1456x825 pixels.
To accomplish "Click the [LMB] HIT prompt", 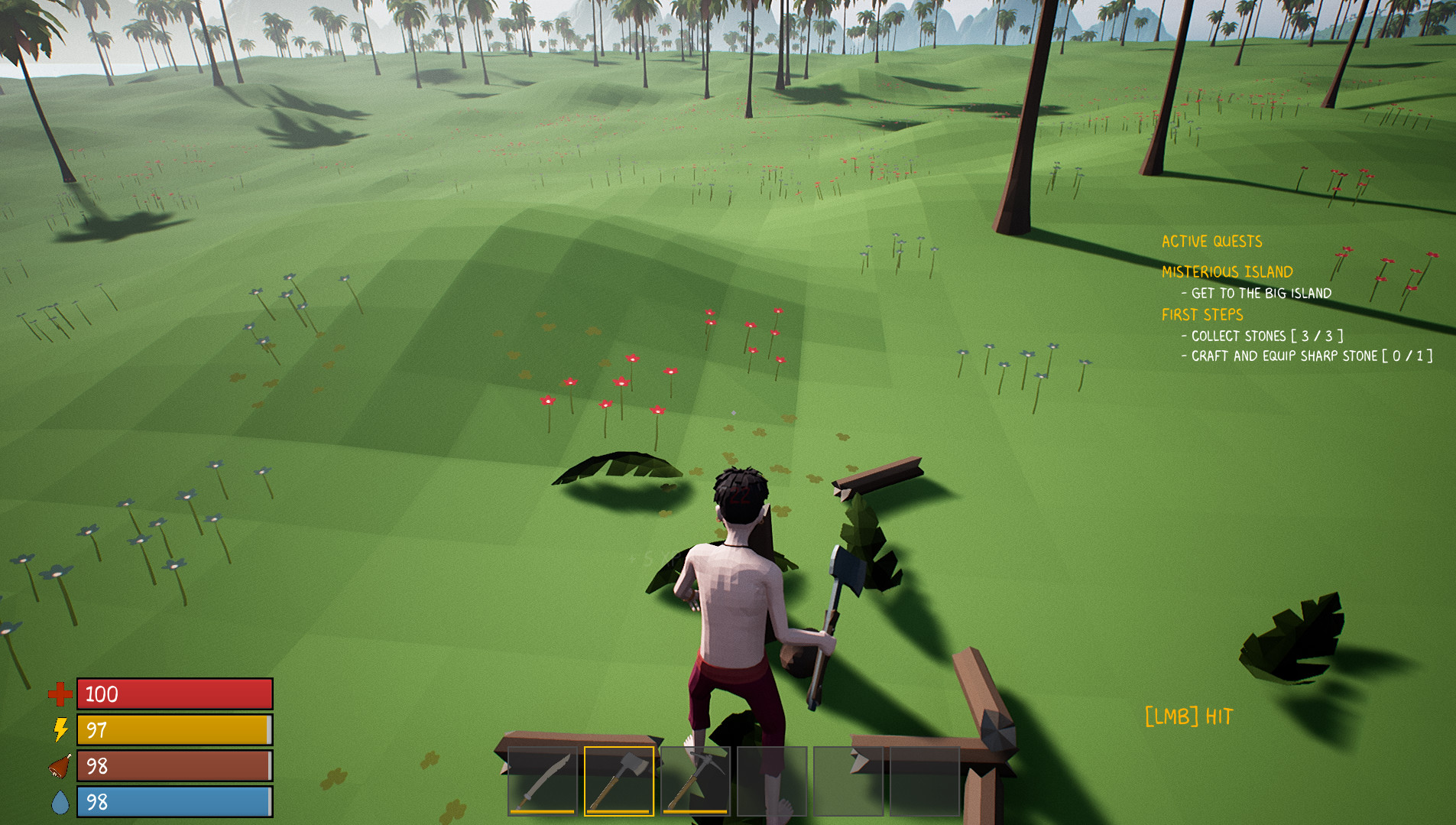I will click(x=1189, y=716).
